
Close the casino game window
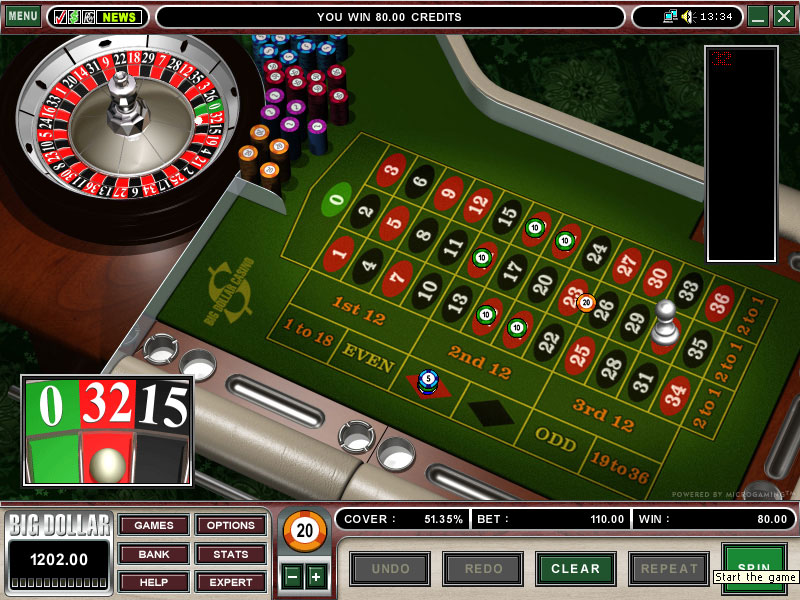coord(783,17)
